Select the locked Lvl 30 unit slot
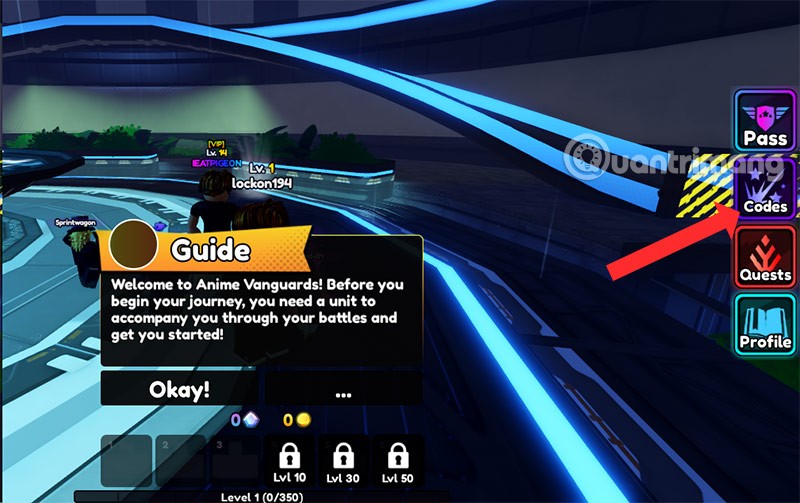This screenshot has width=800, height=503. [343, 461]
